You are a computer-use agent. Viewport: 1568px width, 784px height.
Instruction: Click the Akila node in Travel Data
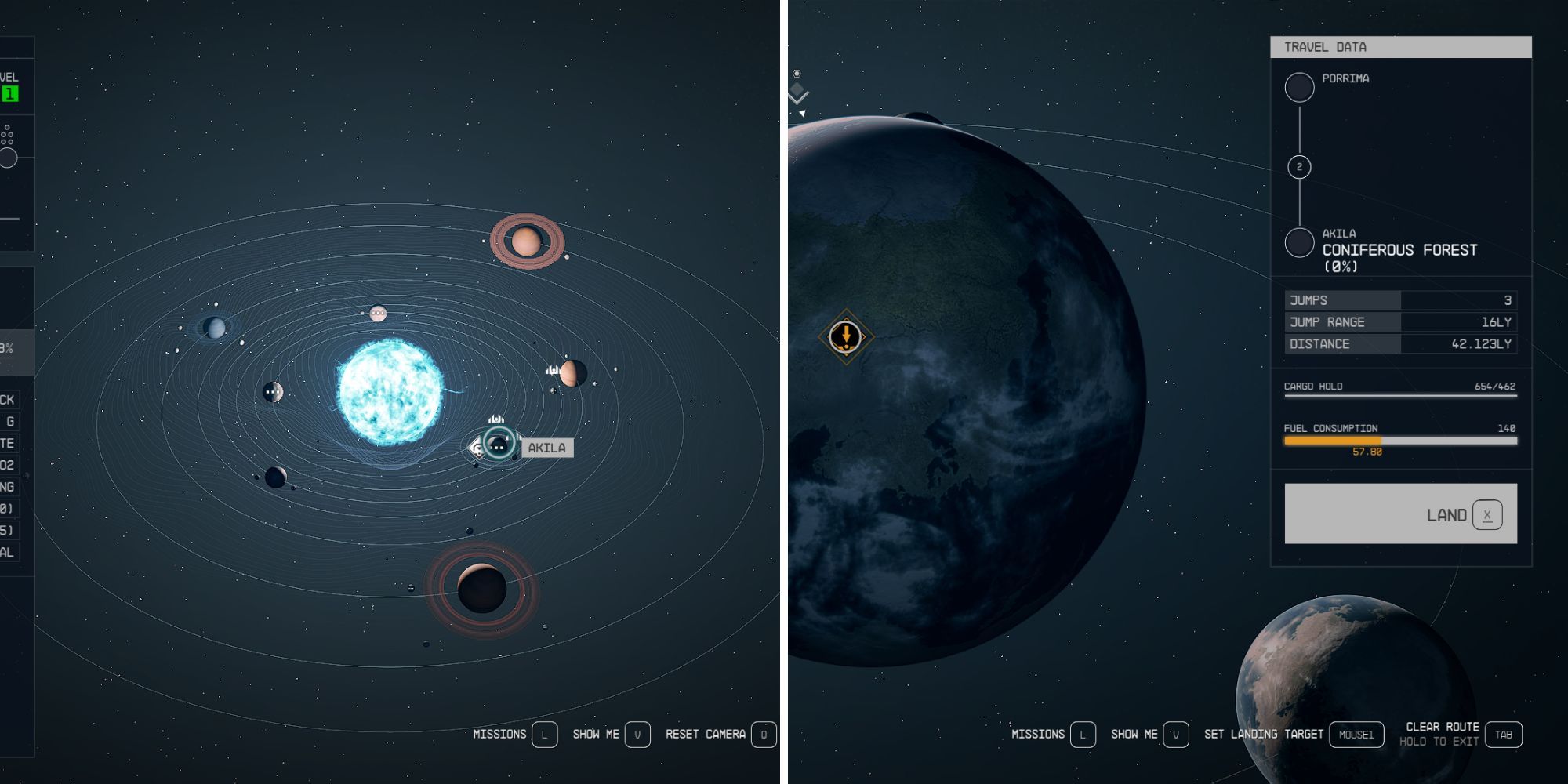(x=1298, y=243)
